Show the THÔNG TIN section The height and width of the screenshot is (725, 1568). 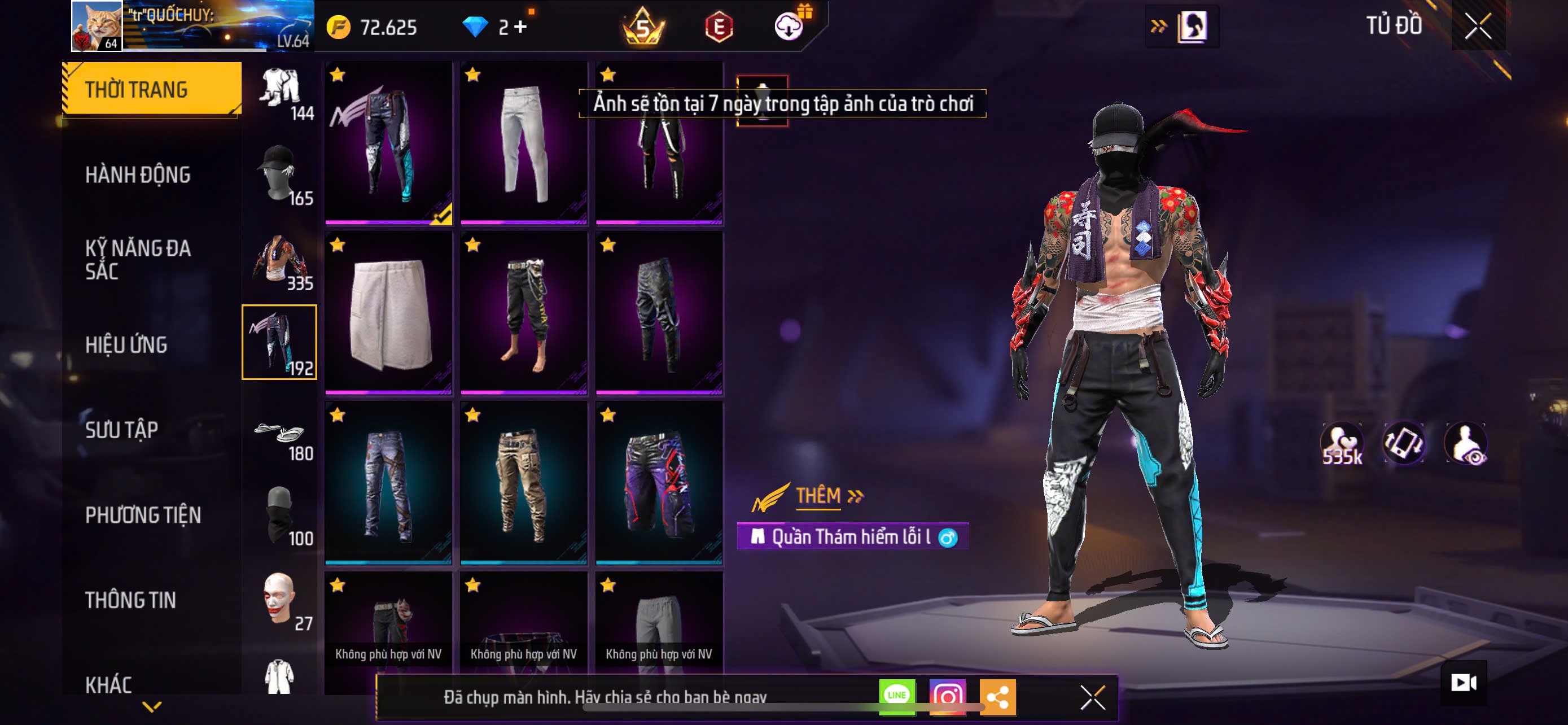pyautogui.click(x=130, y=600)
